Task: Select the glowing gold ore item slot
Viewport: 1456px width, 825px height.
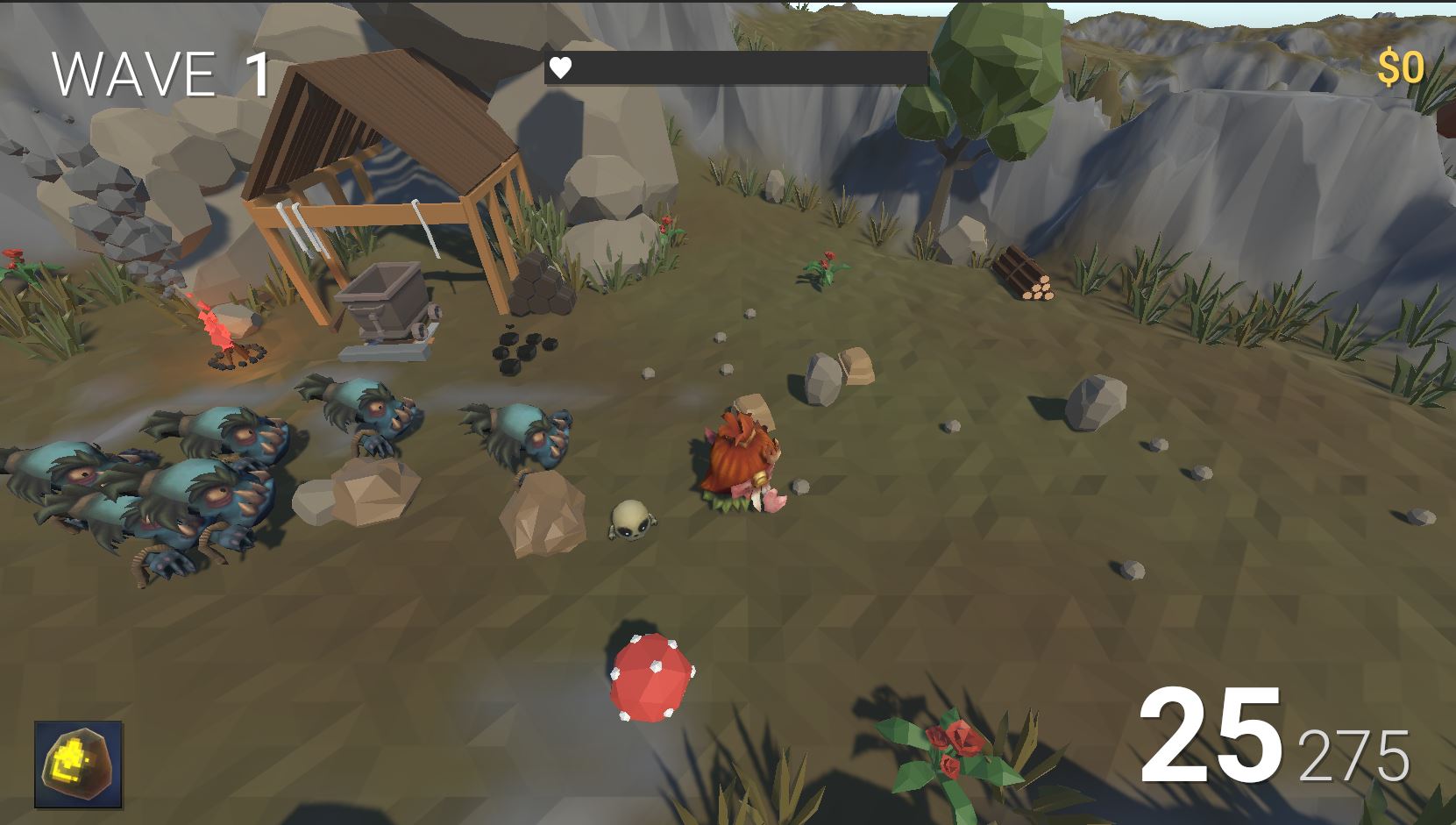Action: point(78,765)
